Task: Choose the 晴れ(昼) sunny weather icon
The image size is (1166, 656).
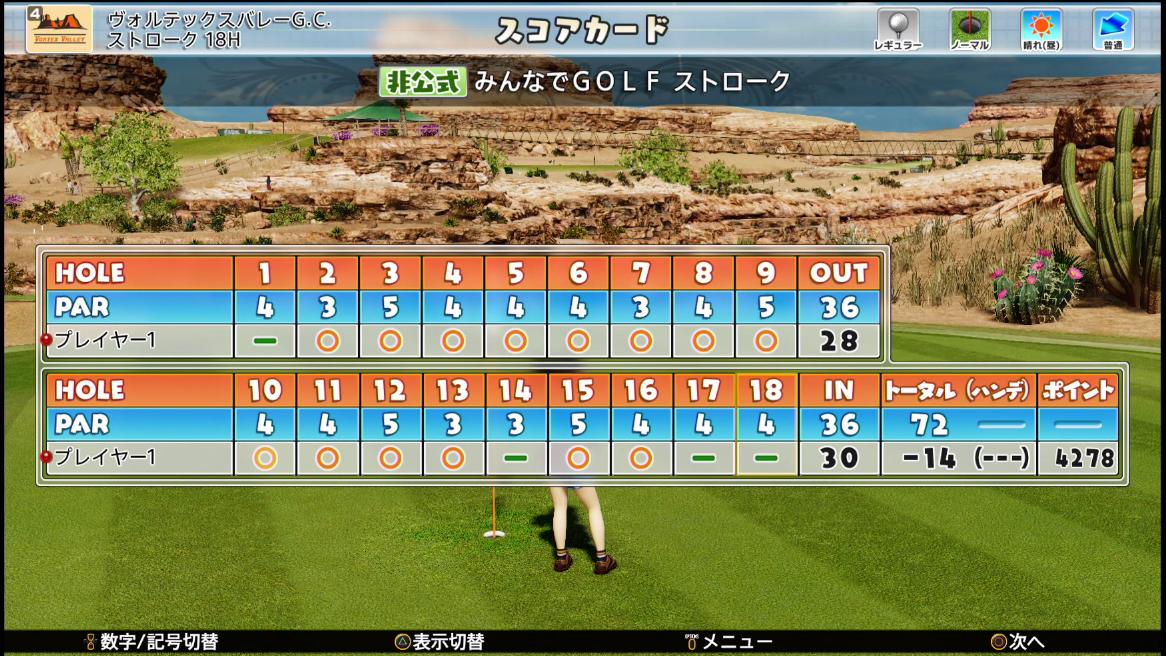Action: 1041,26
